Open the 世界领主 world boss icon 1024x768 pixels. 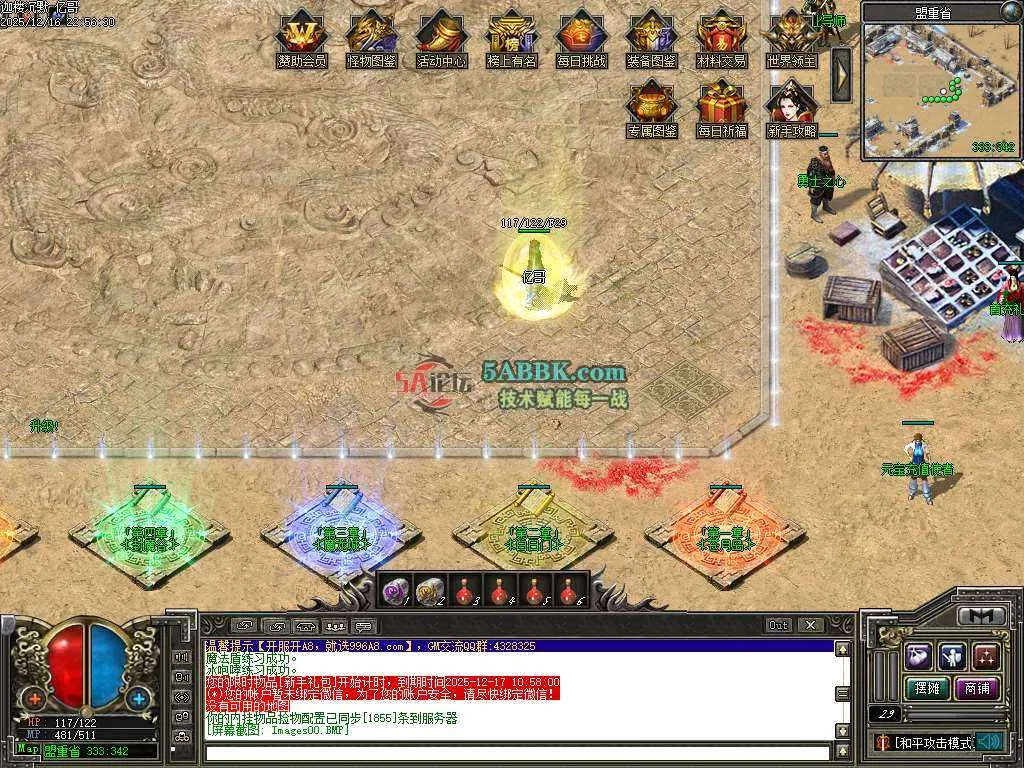791,36
